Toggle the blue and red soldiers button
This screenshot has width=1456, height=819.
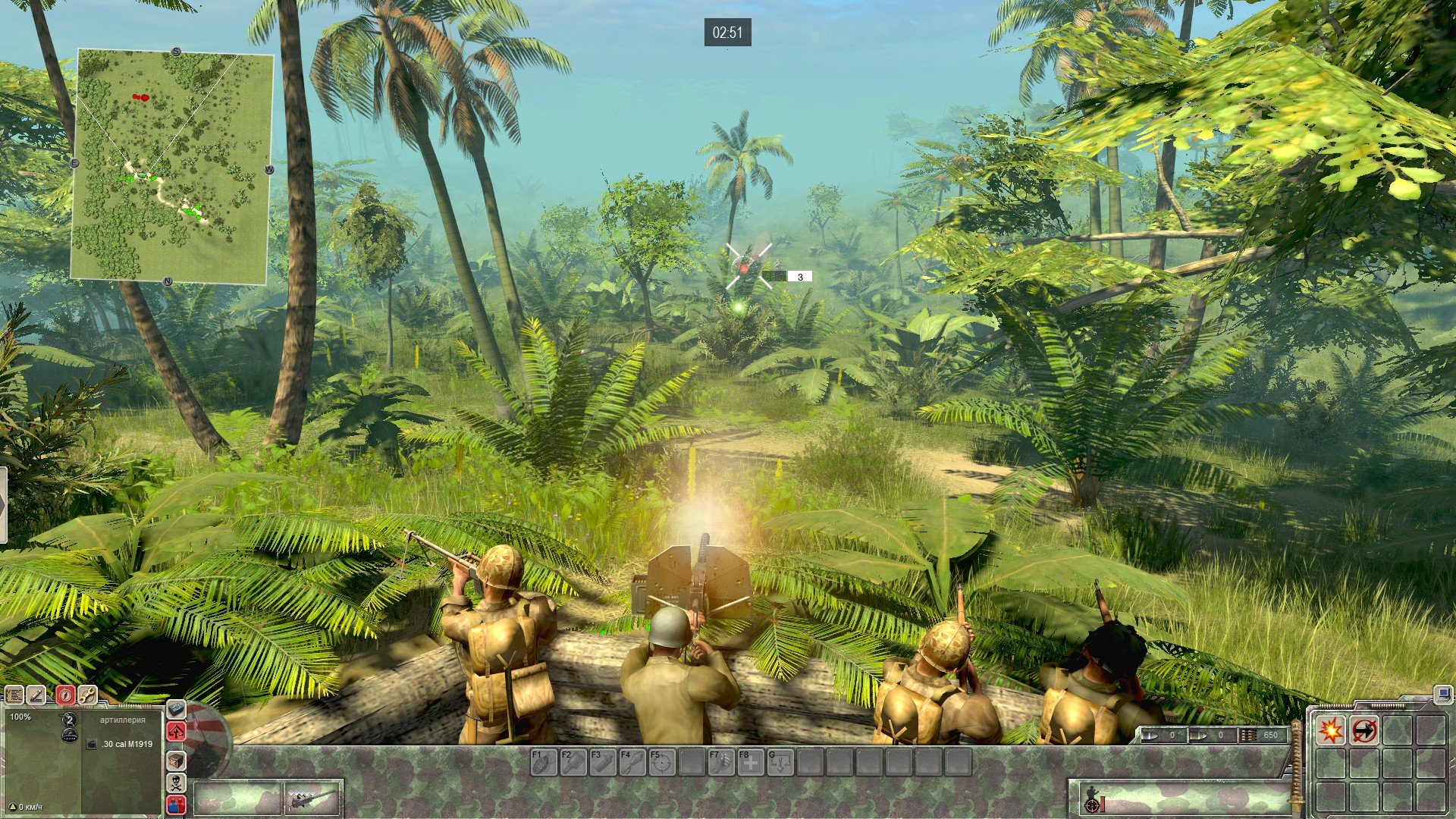click(x=176, y=805)
